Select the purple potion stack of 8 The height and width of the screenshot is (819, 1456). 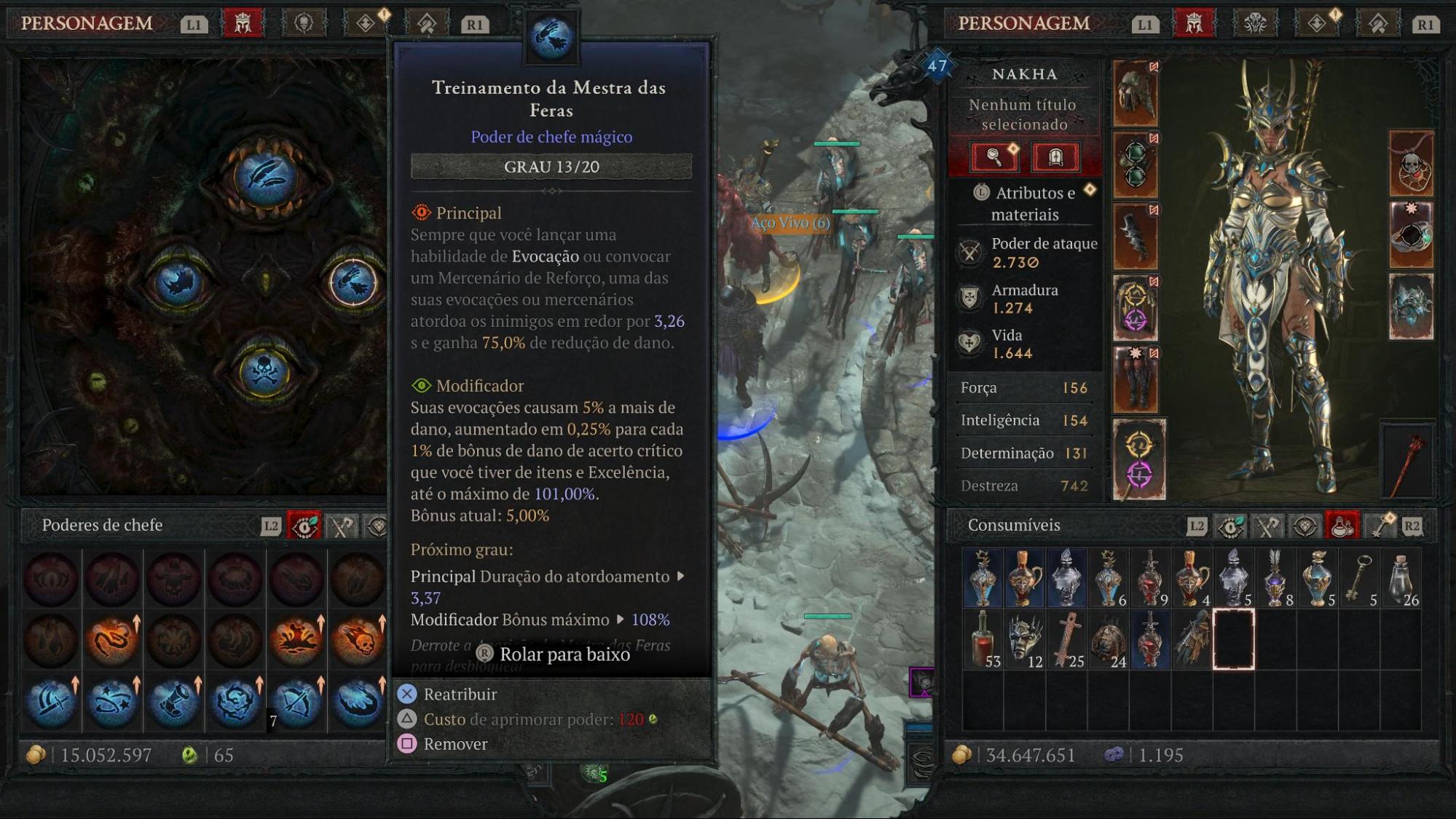pyautogui.click(x=1275, y=579)
